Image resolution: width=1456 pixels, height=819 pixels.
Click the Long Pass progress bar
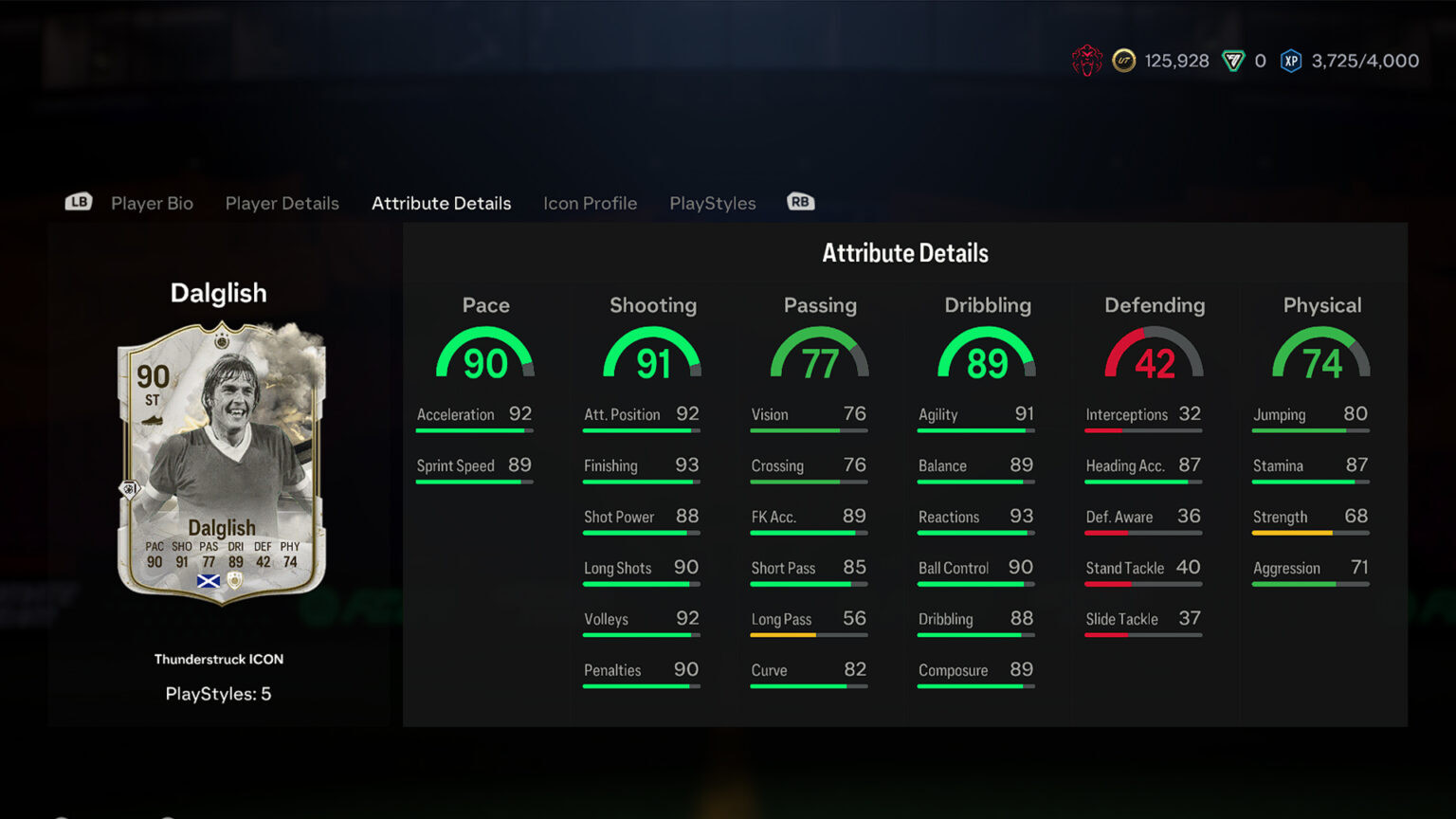[x=809, y=635]
